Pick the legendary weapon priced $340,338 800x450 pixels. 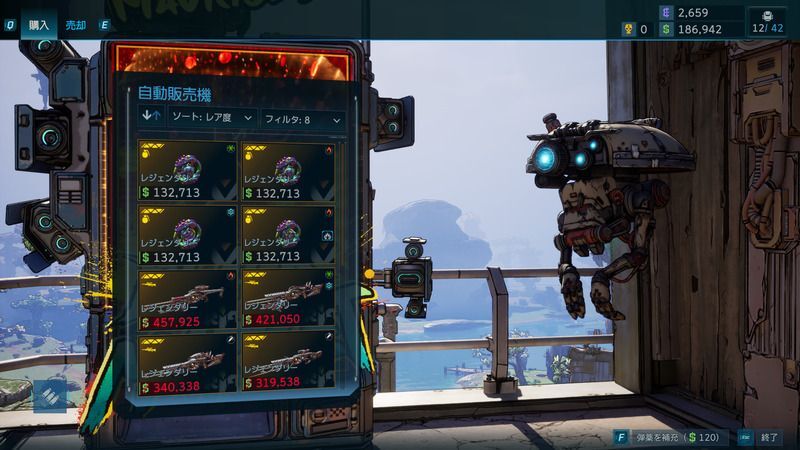(x=187, y=364)
